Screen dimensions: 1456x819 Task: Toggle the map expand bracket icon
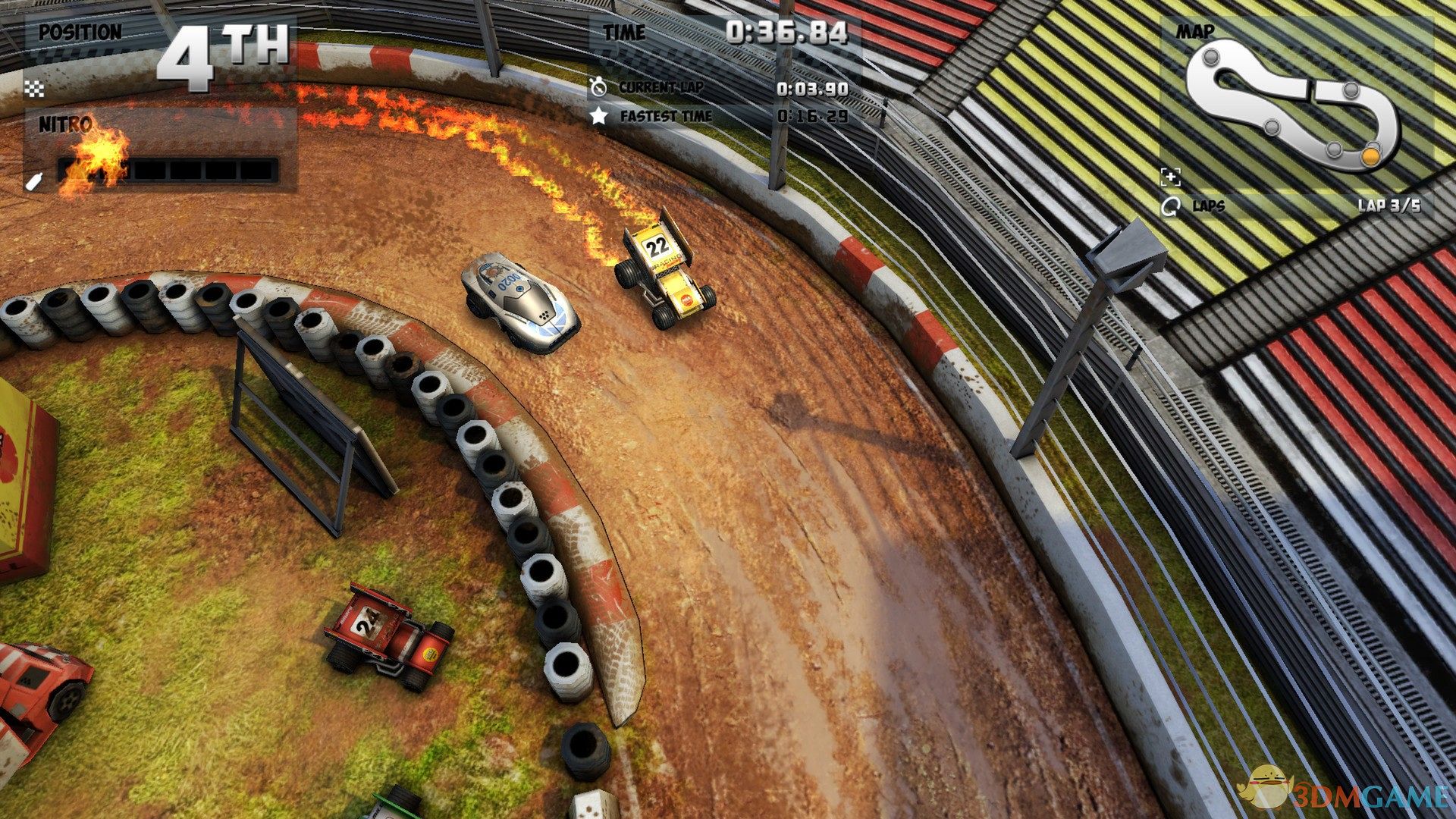[1171, 178]
